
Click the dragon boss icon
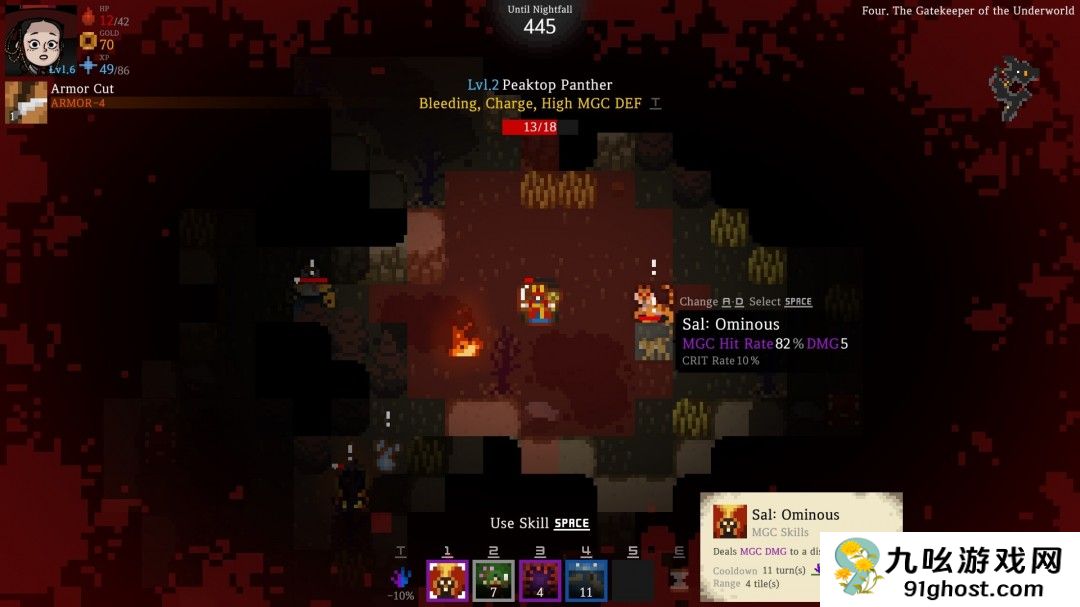coord(1013,86)
